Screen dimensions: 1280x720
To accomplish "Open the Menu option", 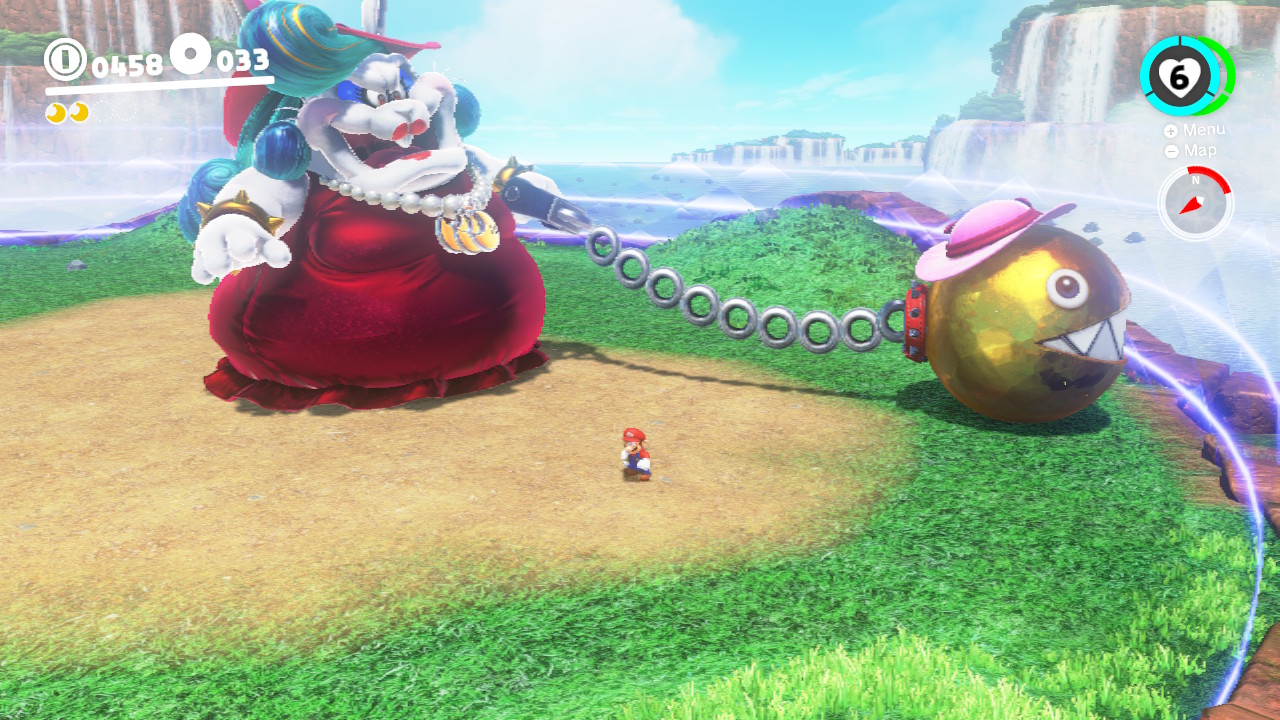I will pyautogui.click(x=1203, y=130).
